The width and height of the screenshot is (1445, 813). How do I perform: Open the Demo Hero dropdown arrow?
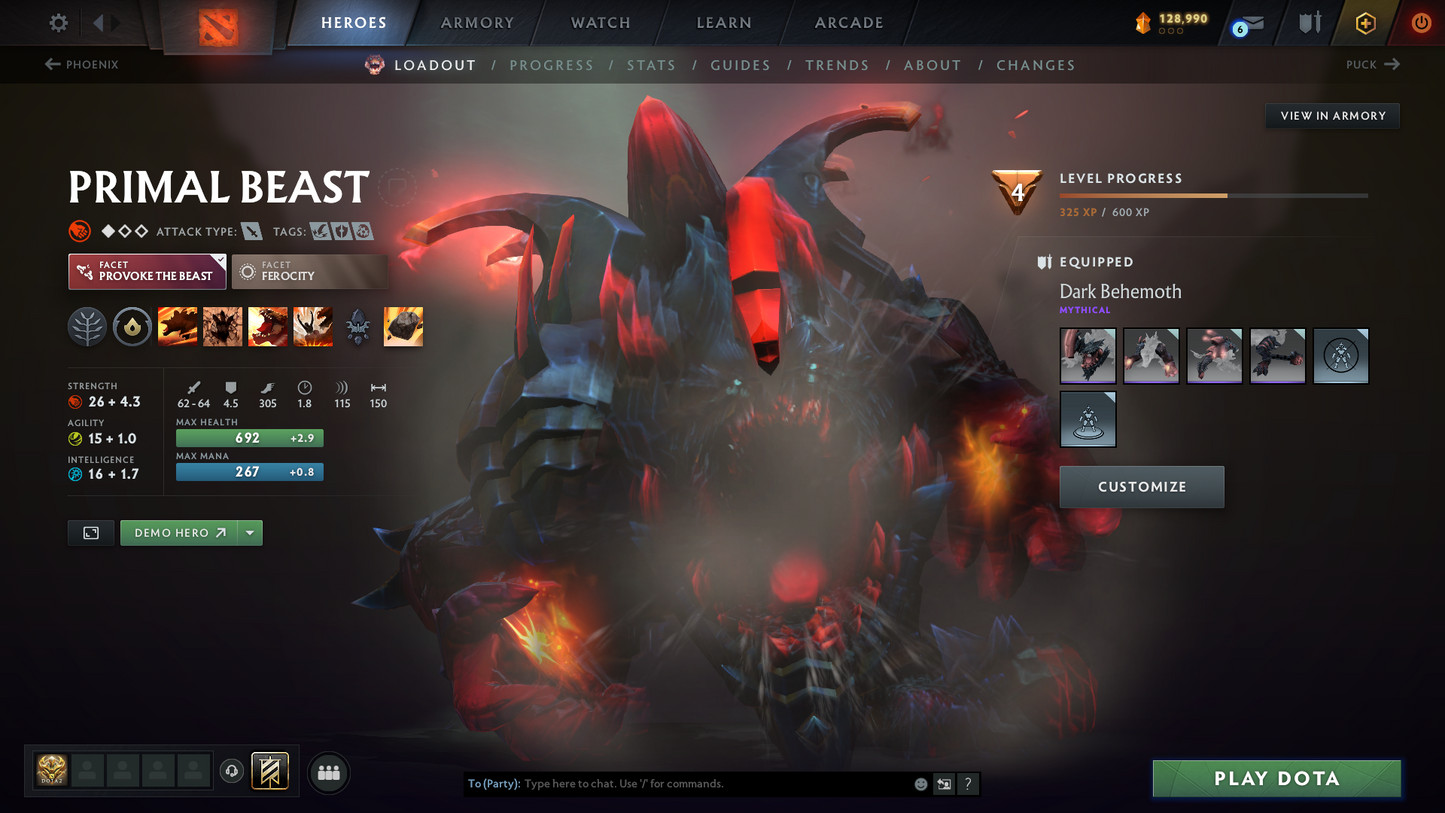249,532
